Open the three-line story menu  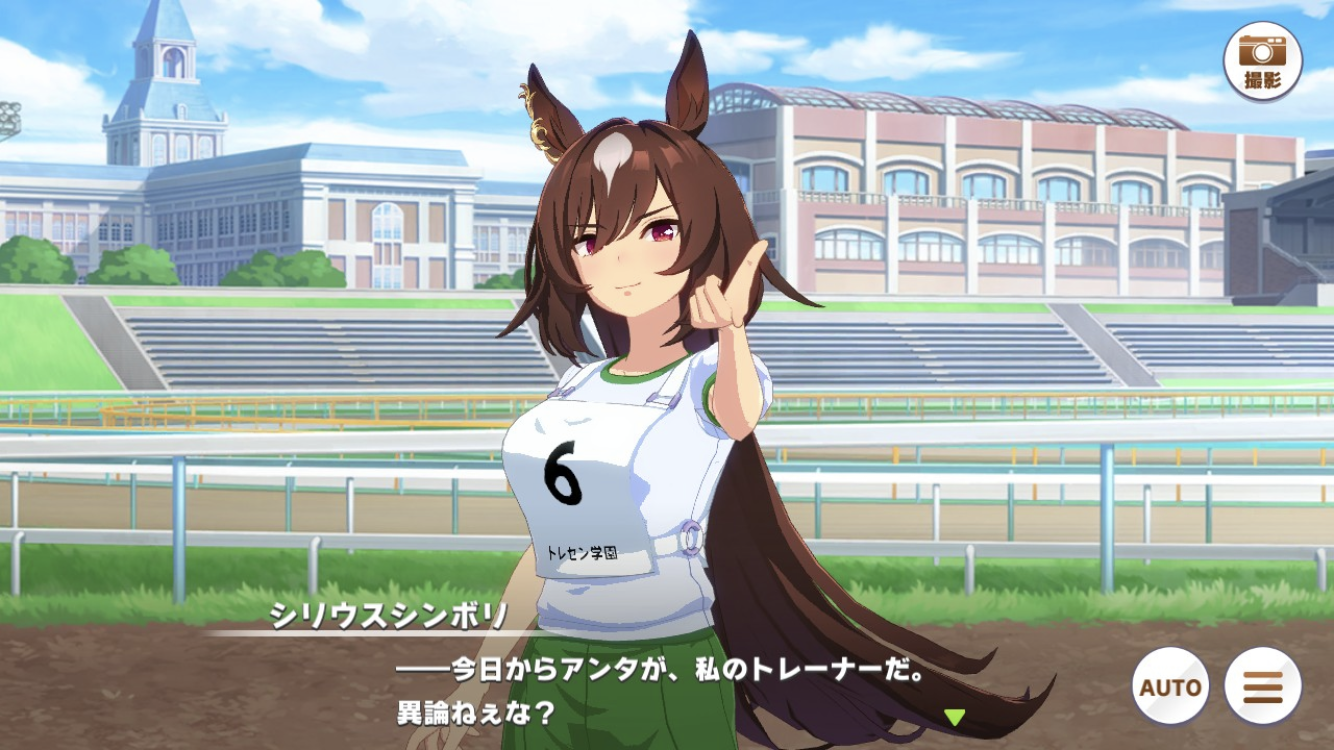(1262, 686)
